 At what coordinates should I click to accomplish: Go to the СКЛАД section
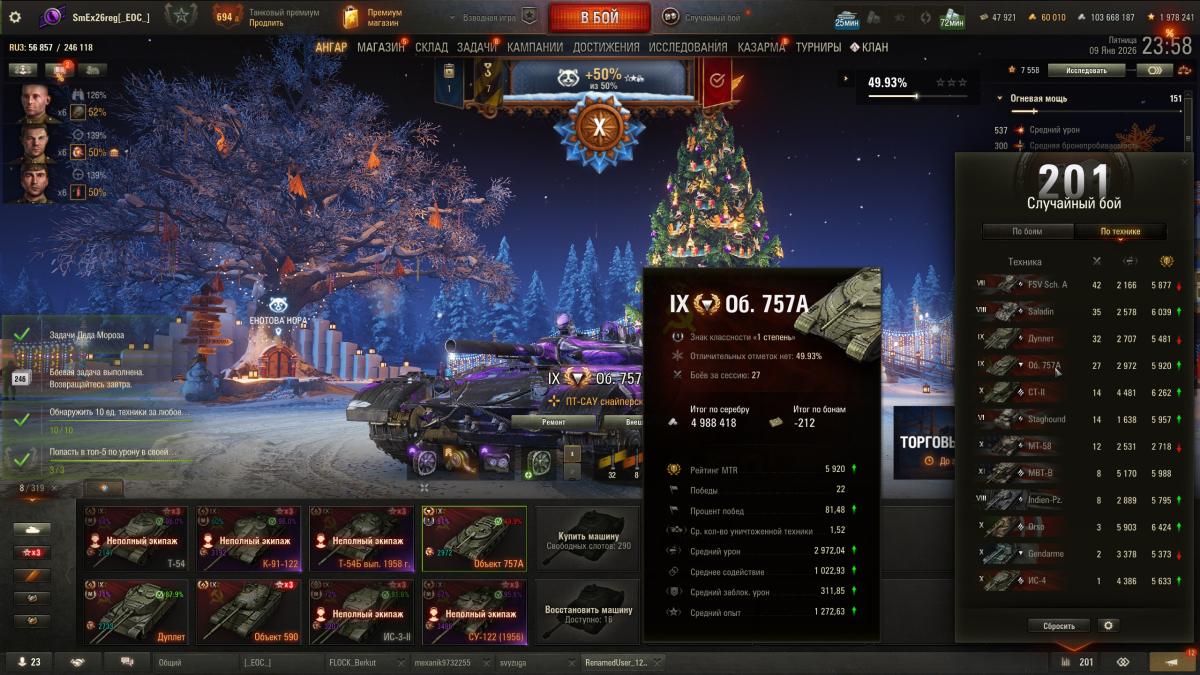point(431,47)
